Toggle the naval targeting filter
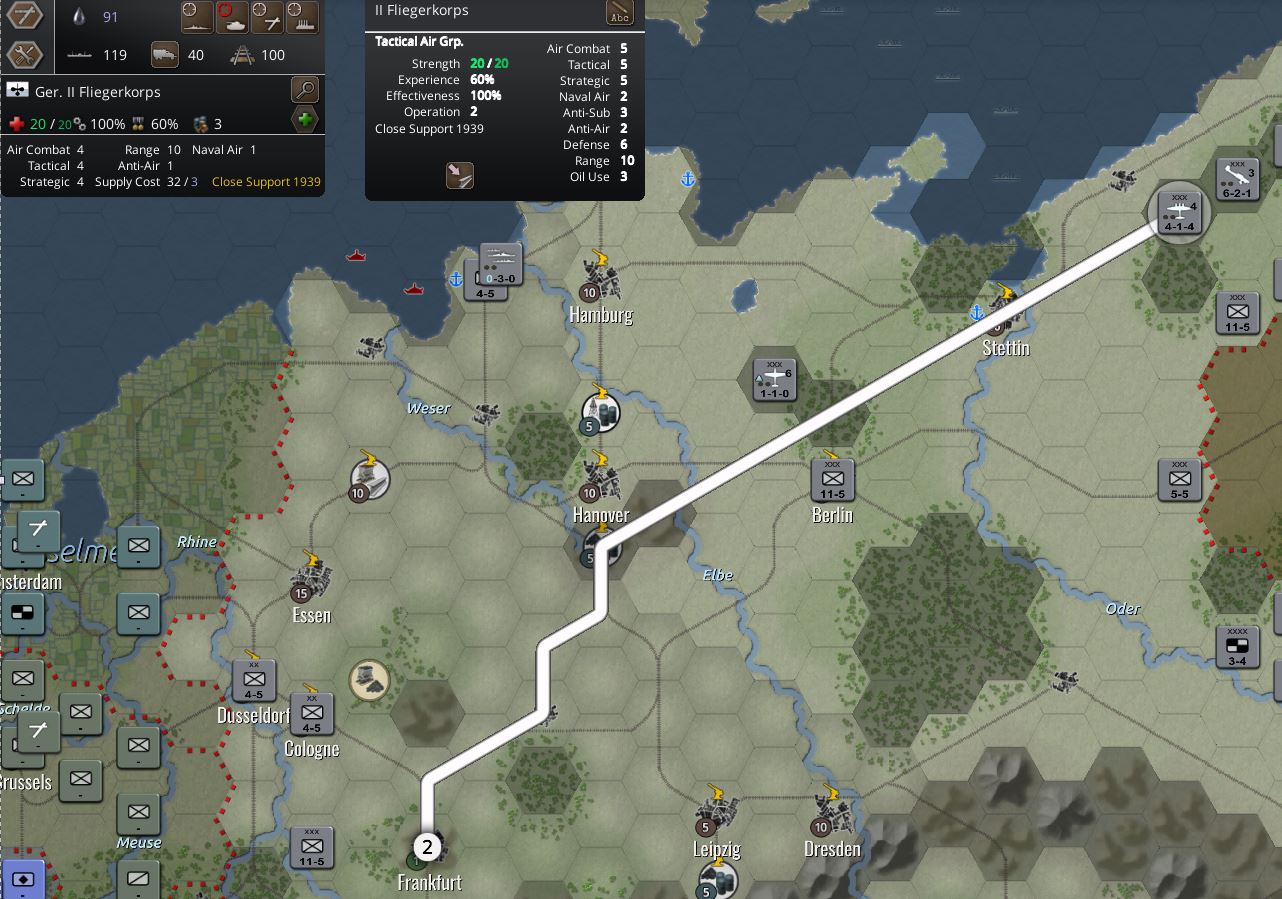The height and width of the screenshot is (899, 1282). [198, 17]
